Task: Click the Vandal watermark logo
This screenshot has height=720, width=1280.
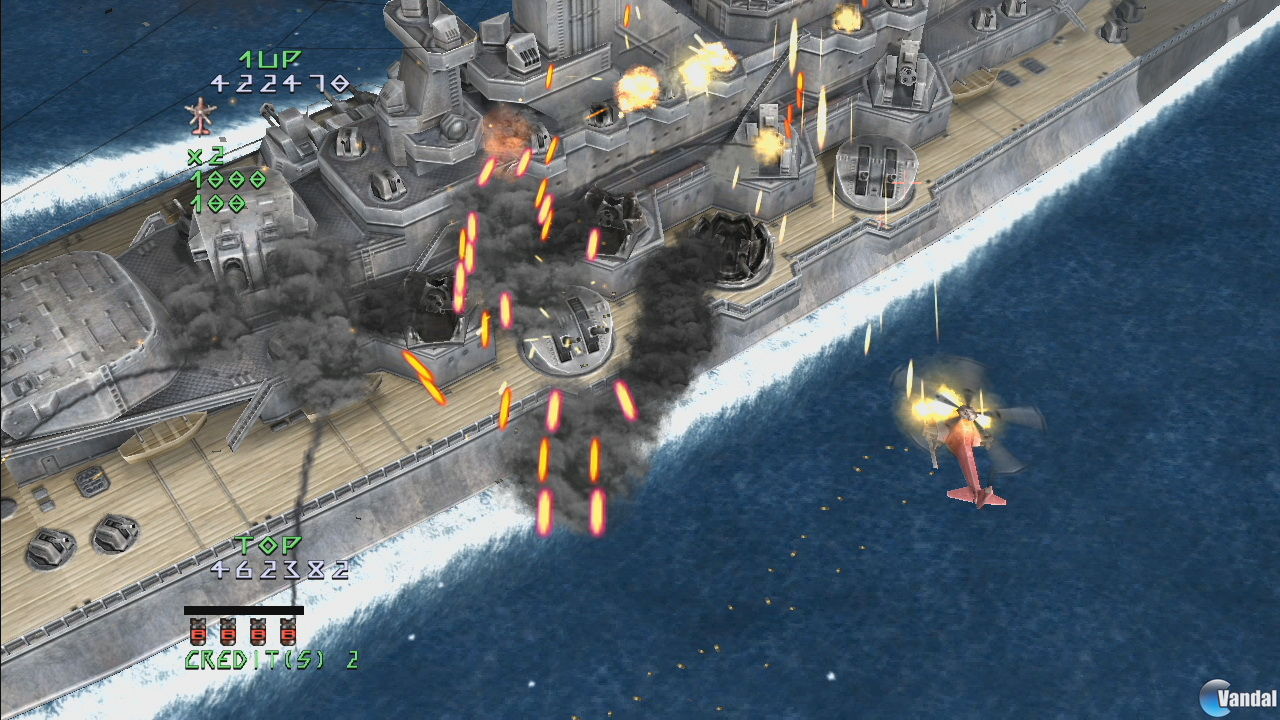Action: coord(1232,693)
